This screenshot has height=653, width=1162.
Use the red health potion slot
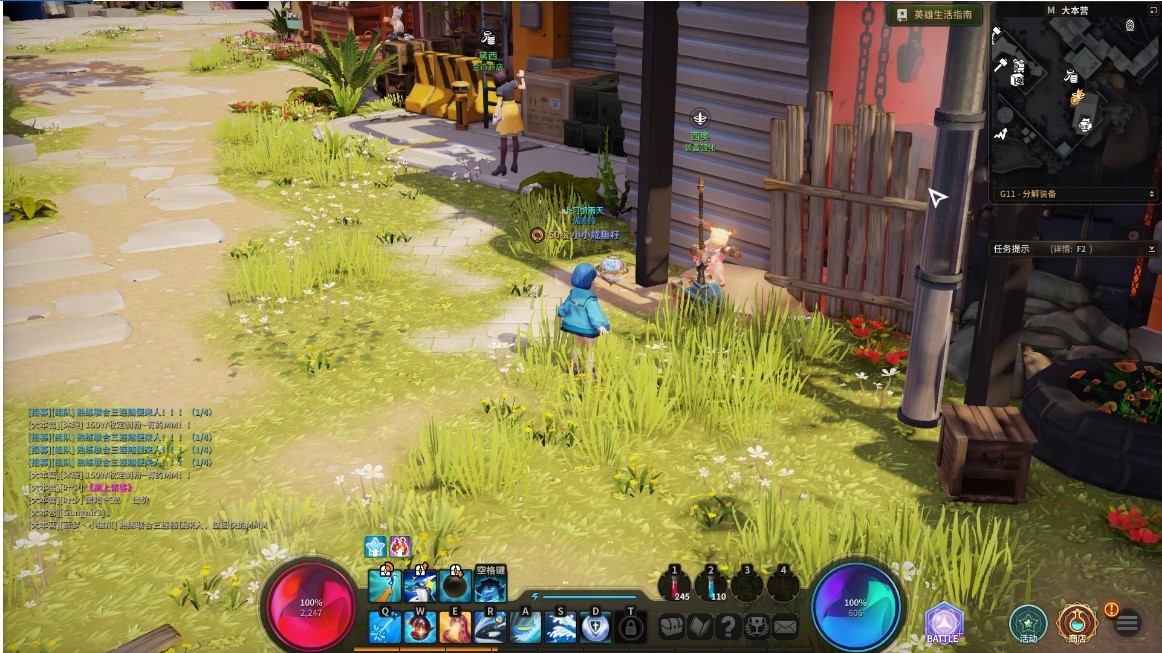[x=675, y=585]
